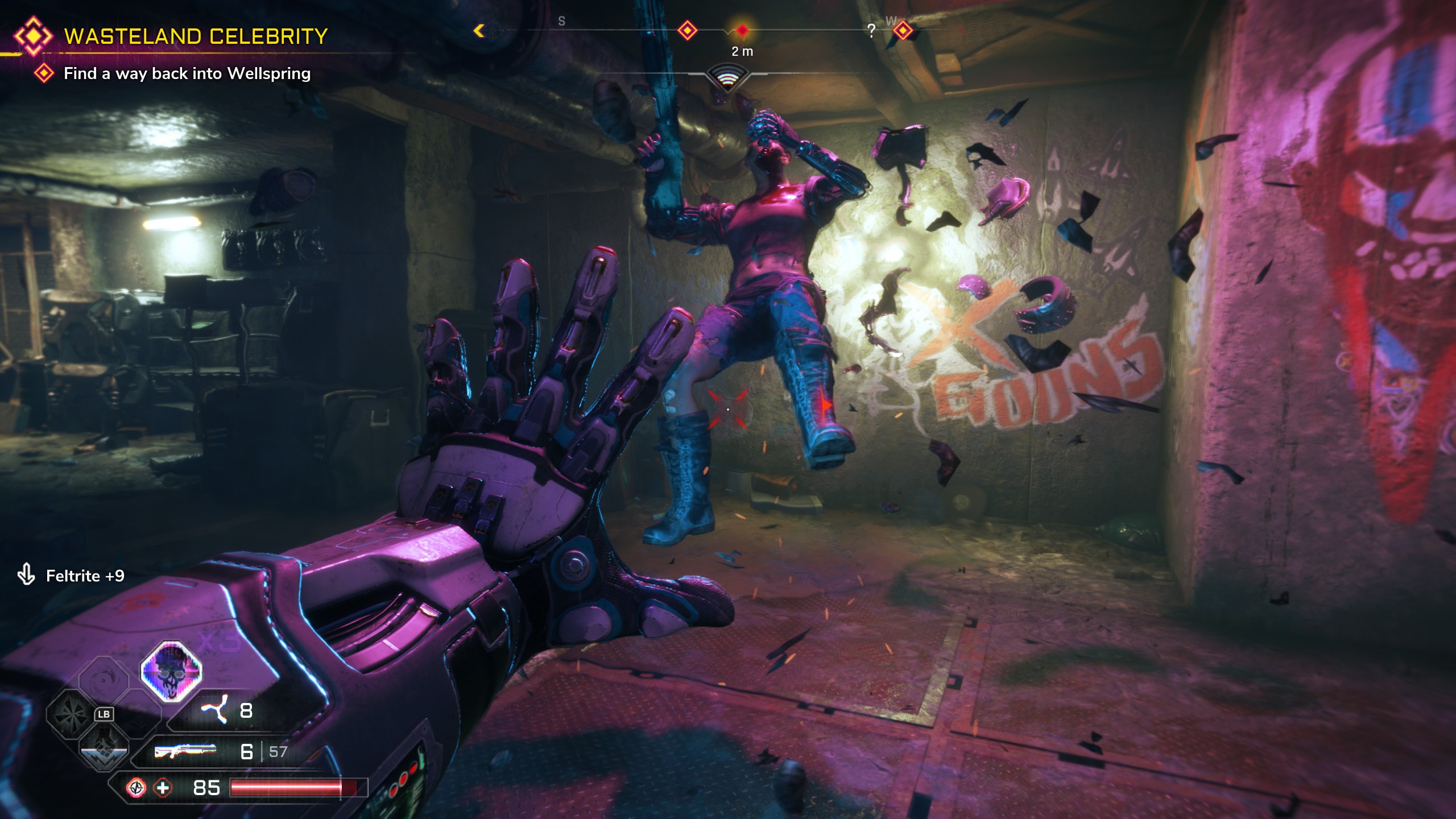This screenshot has height=819, width=1456.
Task: Click the signal focus indicator below the compass
Action: (x=727, y=77)
